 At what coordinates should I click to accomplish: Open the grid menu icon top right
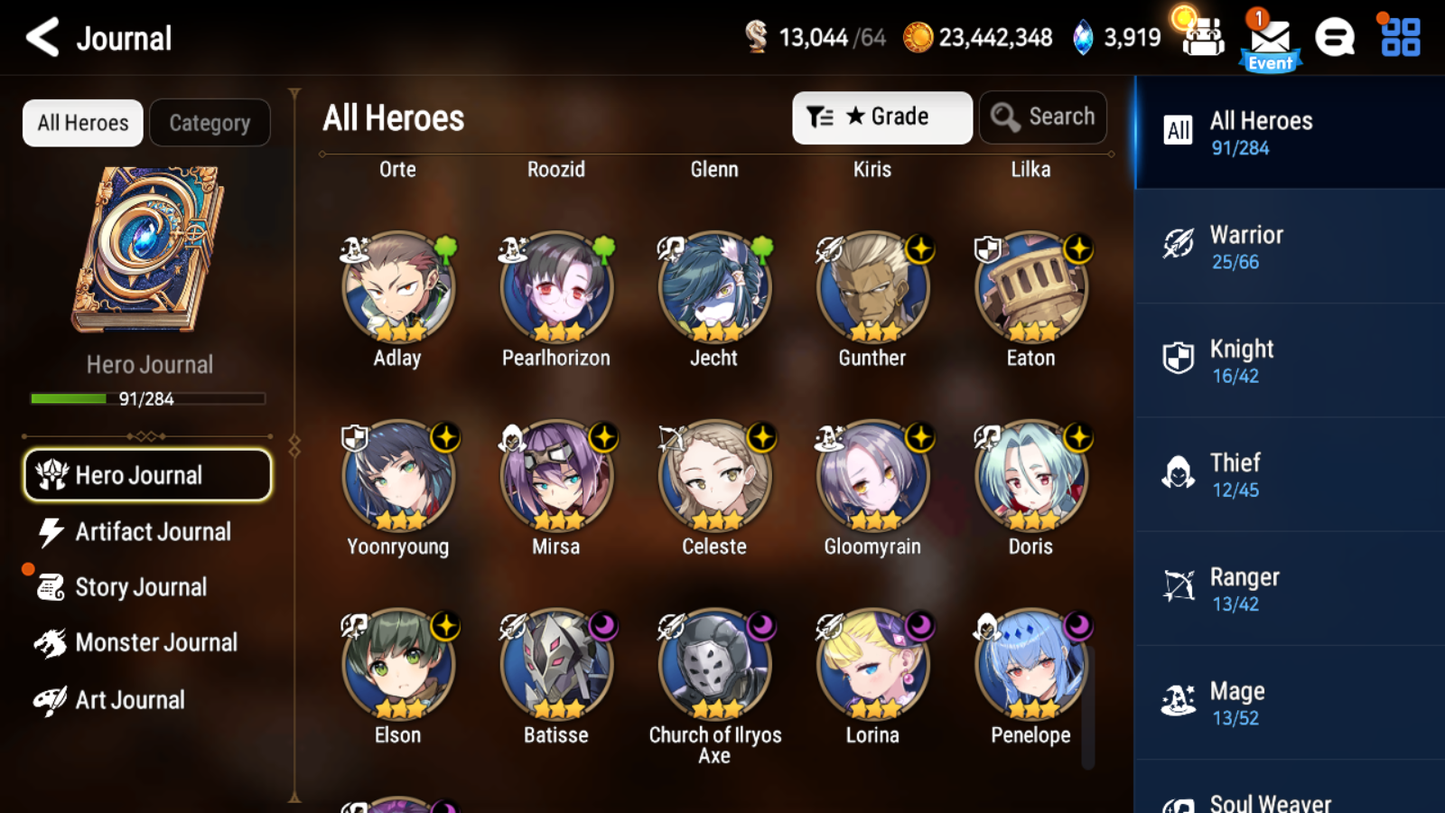pos(1398,37)
